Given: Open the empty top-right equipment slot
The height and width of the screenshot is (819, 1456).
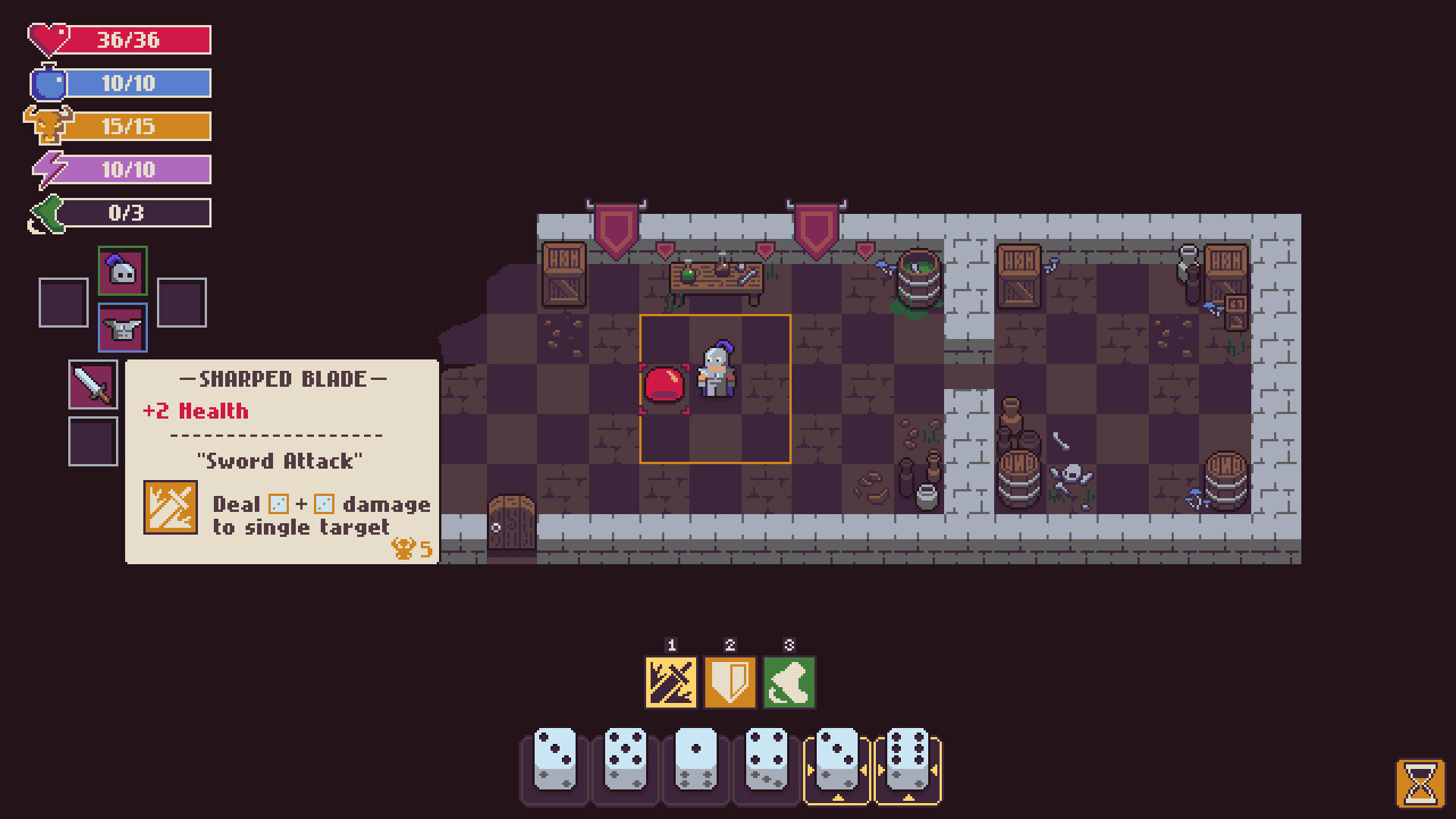Looking at the screenshot, I should [182, 302].
